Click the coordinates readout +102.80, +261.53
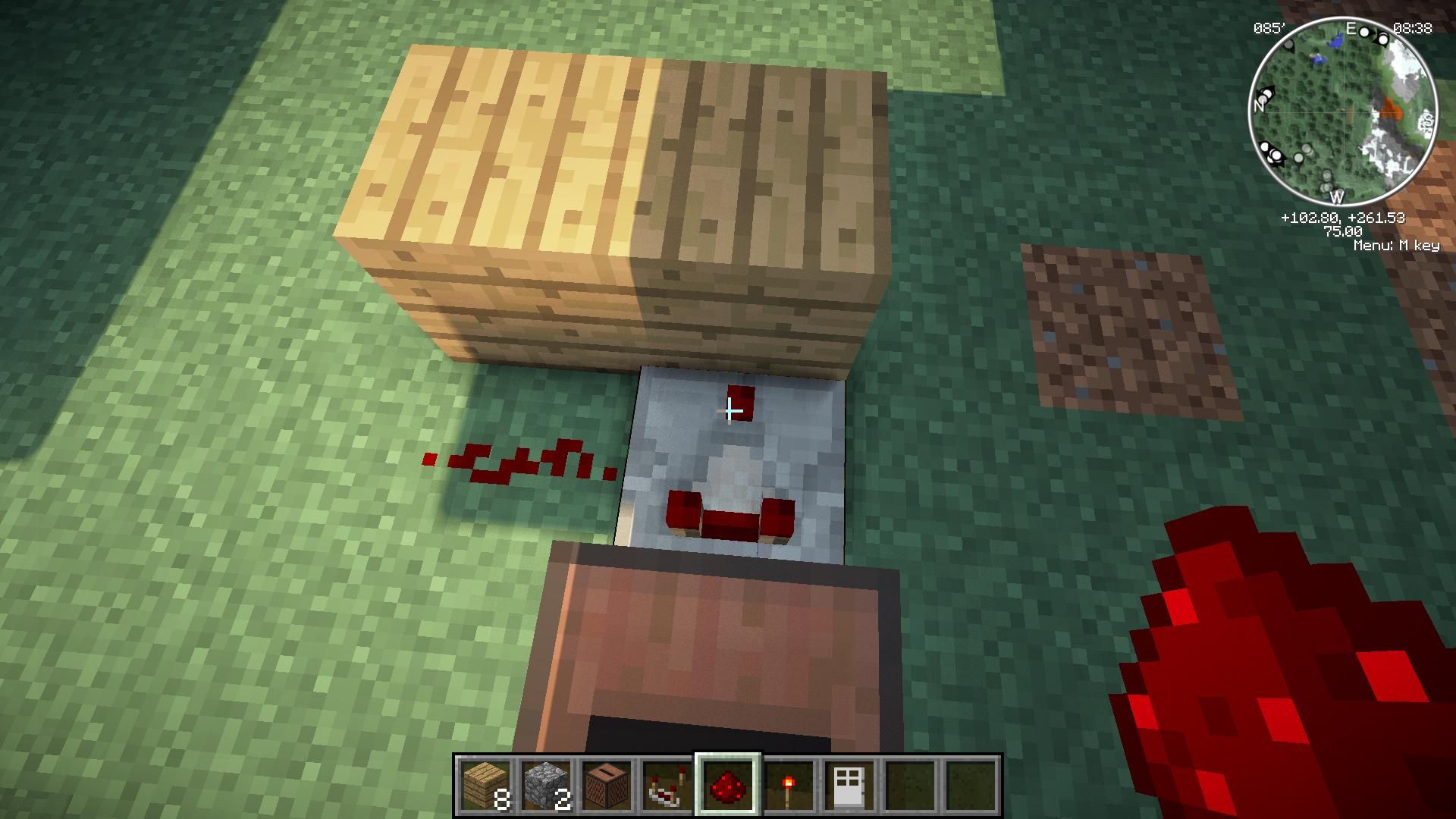 (1344, 218)
